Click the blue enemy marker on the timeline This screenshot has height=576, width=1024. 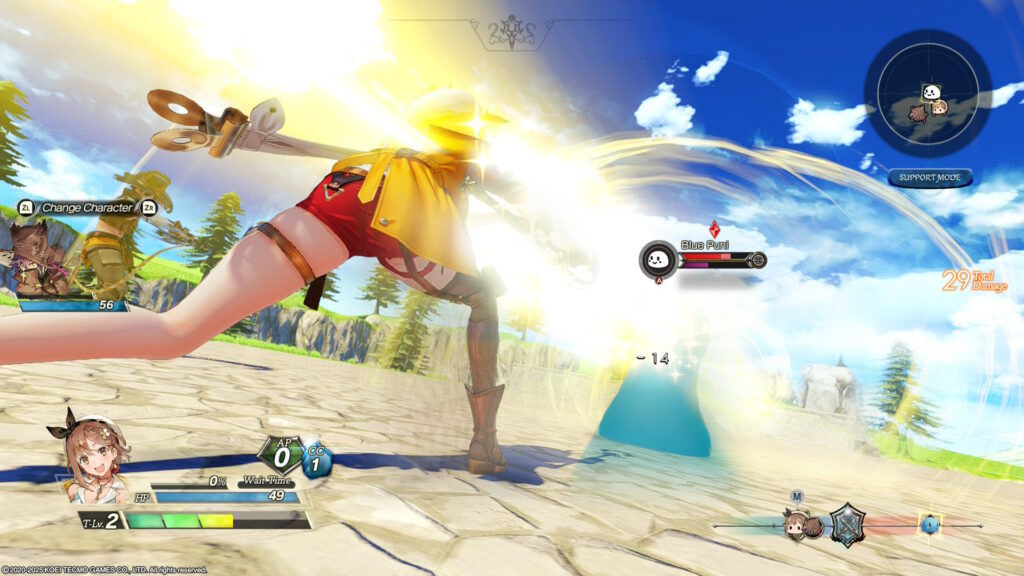[931, 524]
